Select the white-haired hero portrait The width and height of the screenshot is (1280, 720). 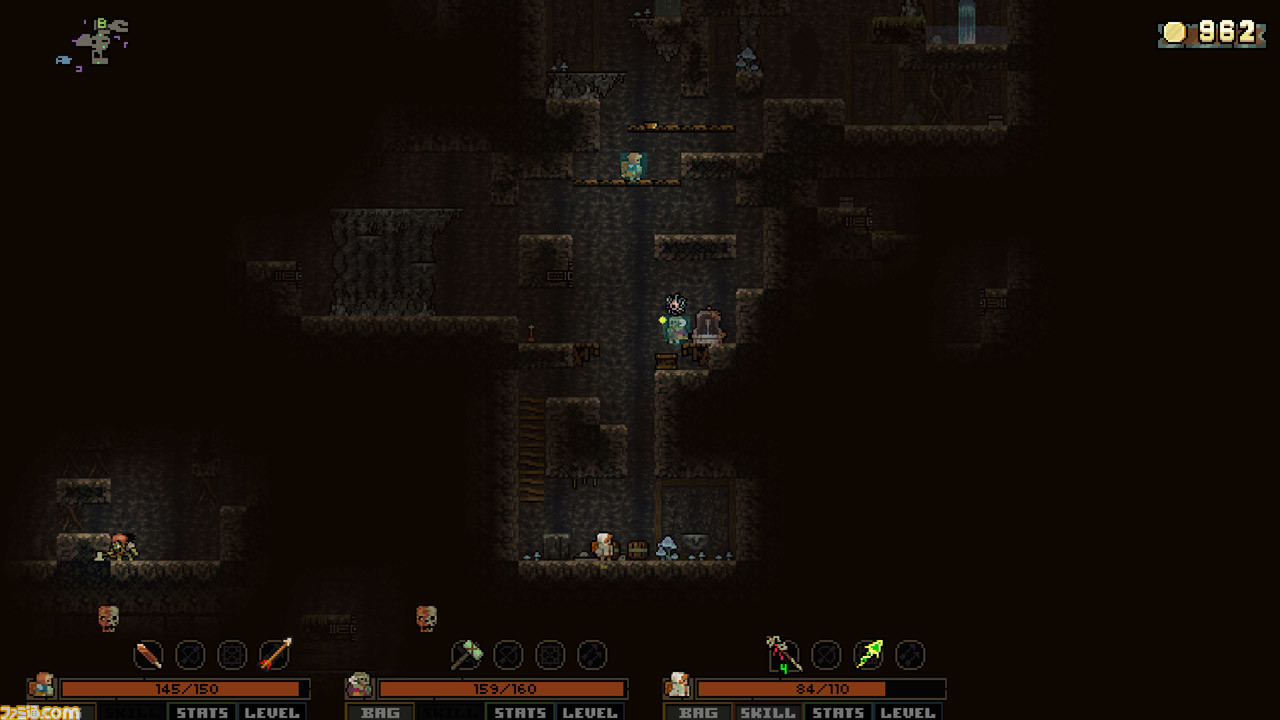click(x=677, y=686)
